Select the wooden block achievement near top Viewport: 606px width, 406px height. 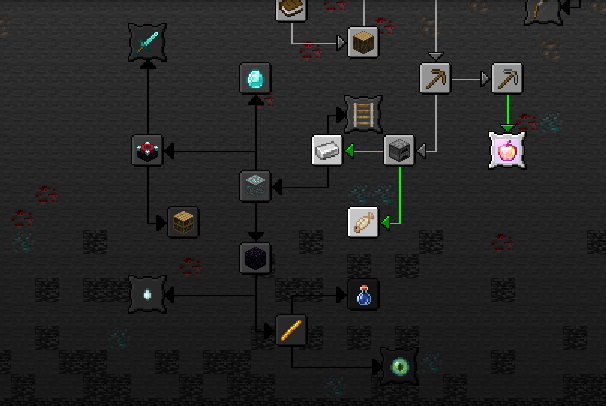pos(363,42)
